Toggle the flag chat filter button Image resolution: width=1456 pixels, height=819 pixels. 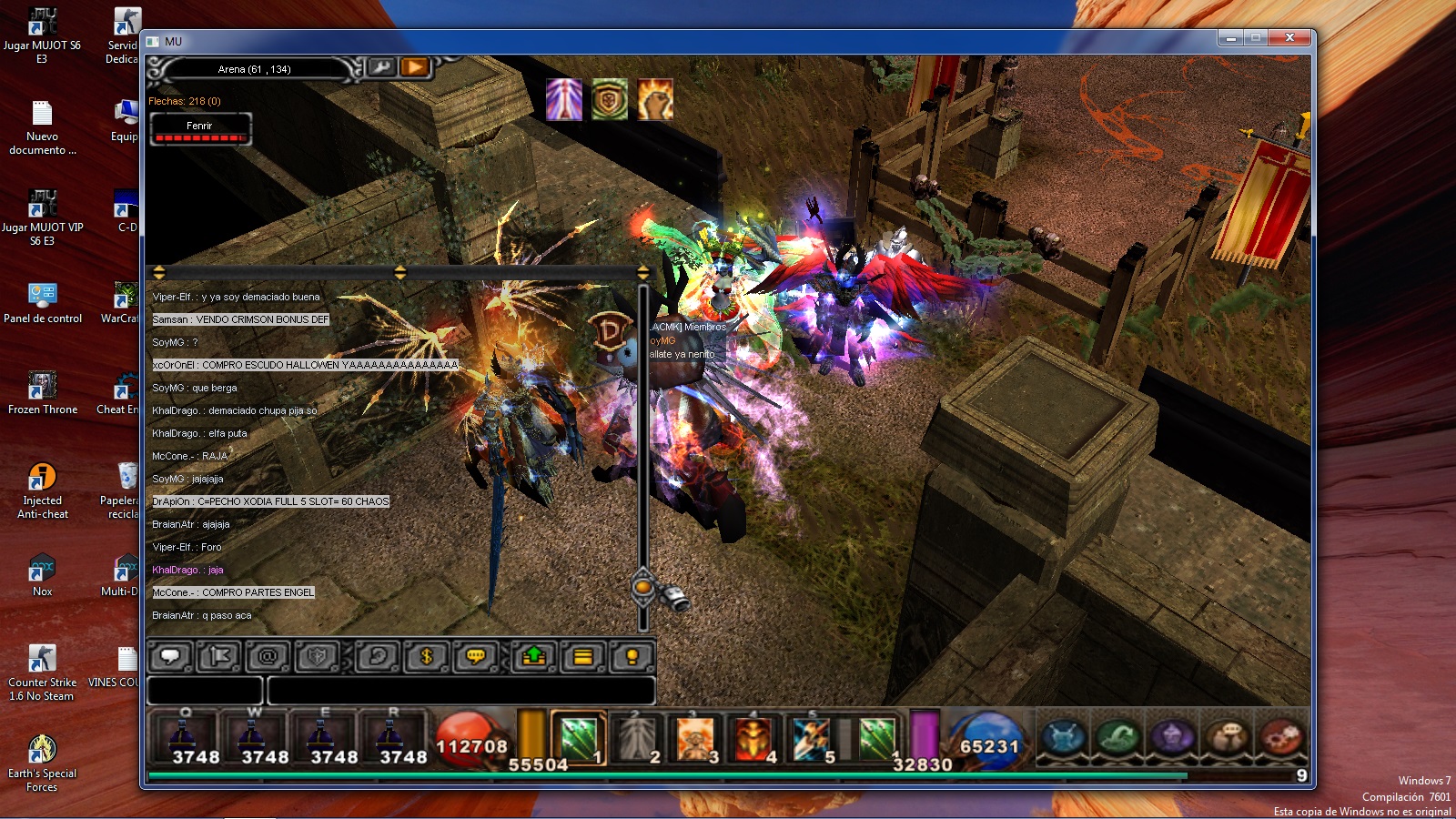218,656
